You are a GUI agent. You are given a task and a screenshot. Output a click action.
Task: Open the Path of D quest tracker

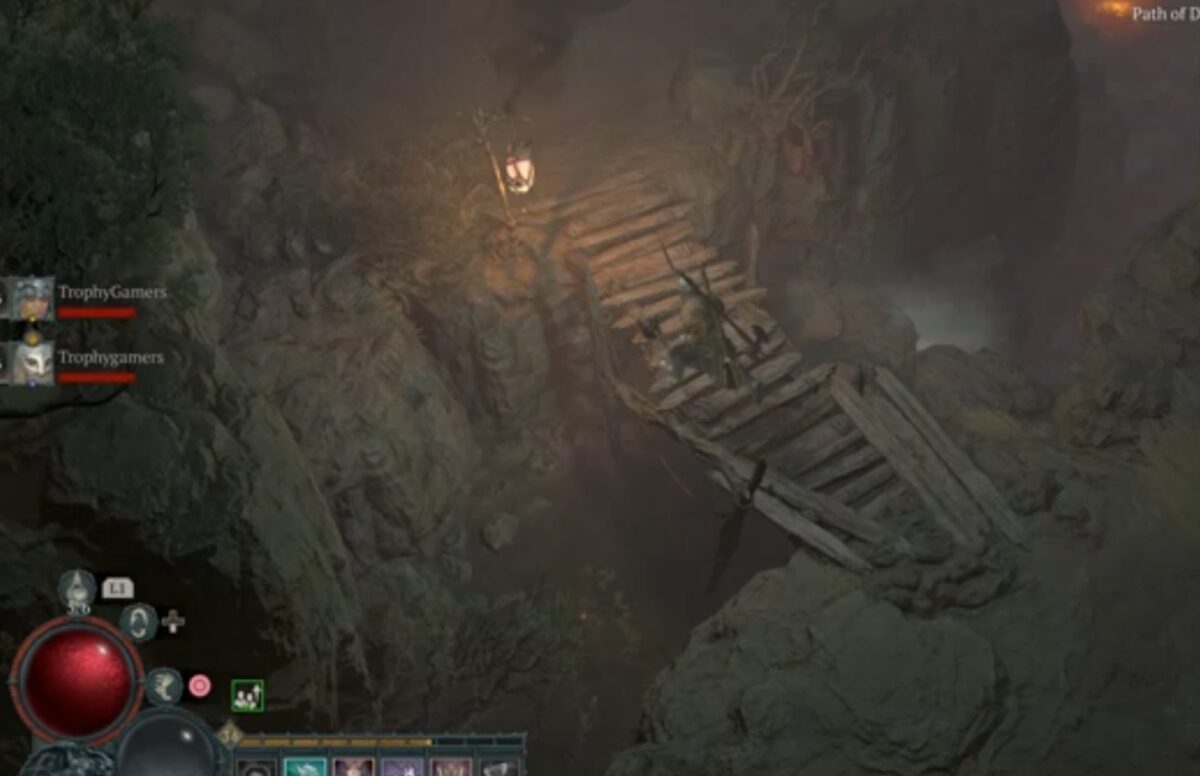click(1165, 14)
